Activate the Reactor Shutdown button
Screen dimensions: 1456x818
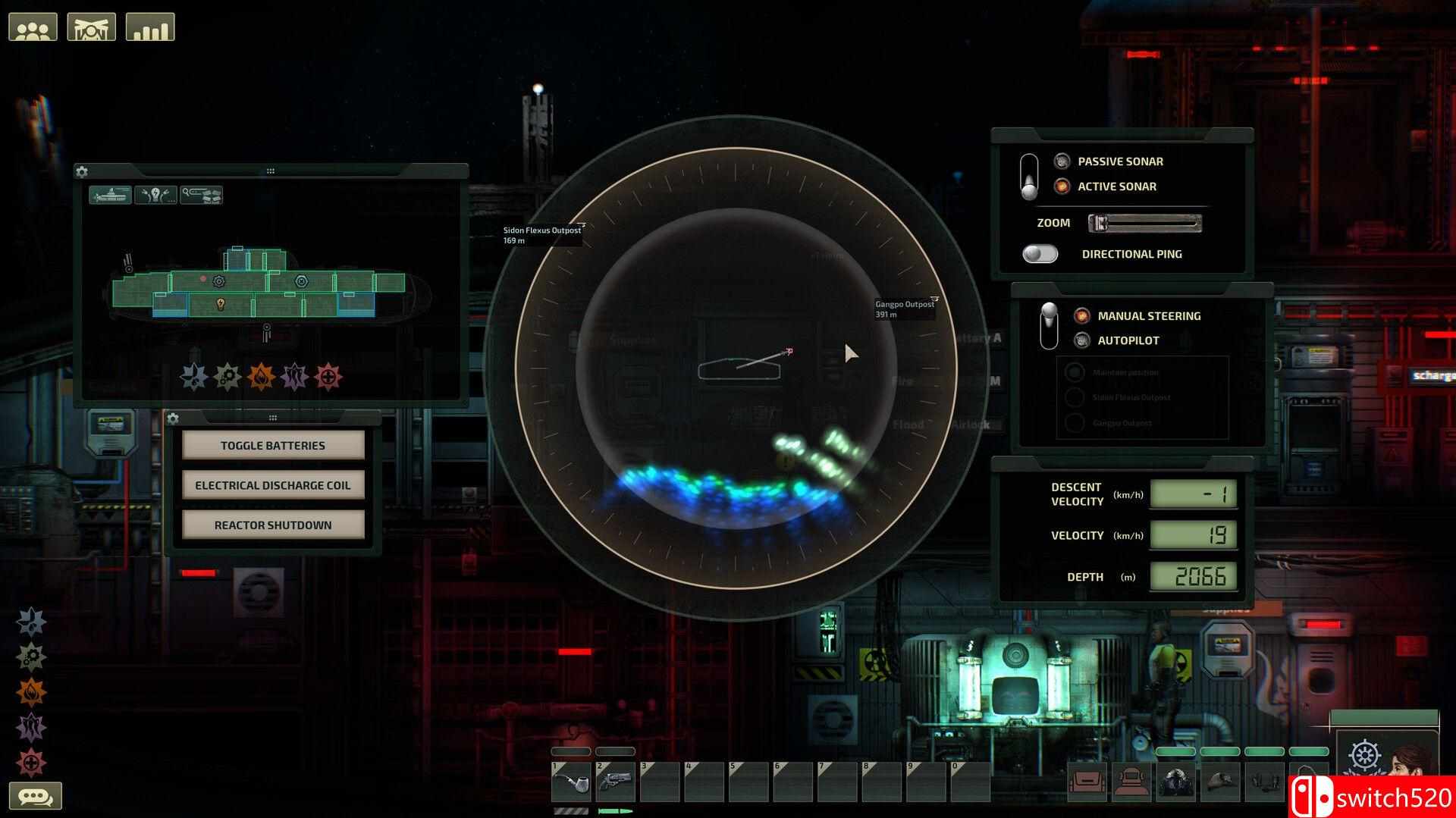[x=272, y=525]
